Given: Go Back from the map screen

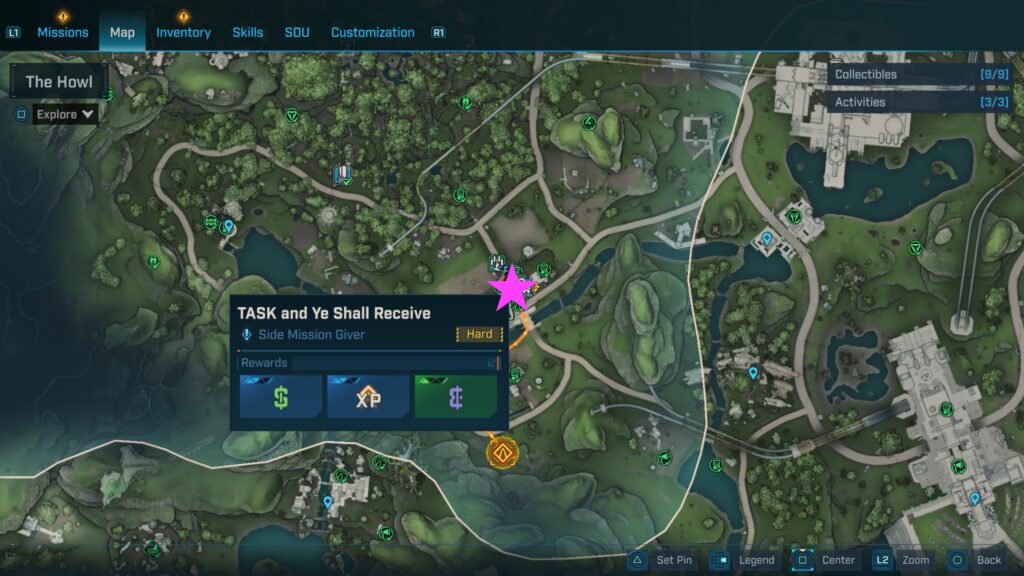Looking at the screenshot, I should pyautogui.click(x=976, y=560).
